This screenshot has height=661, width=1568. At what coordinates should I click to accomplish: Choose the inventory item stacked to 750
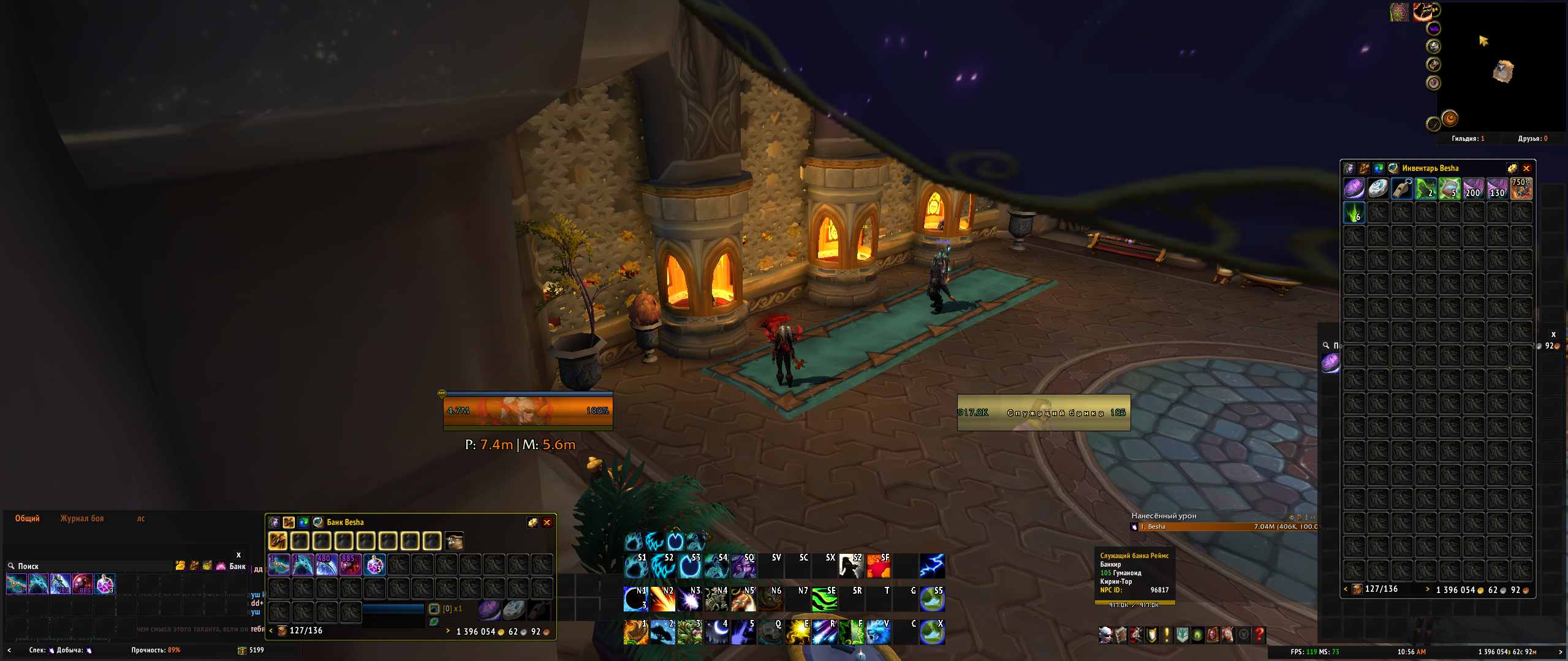pyautogui.click(x=1521, y=189)
